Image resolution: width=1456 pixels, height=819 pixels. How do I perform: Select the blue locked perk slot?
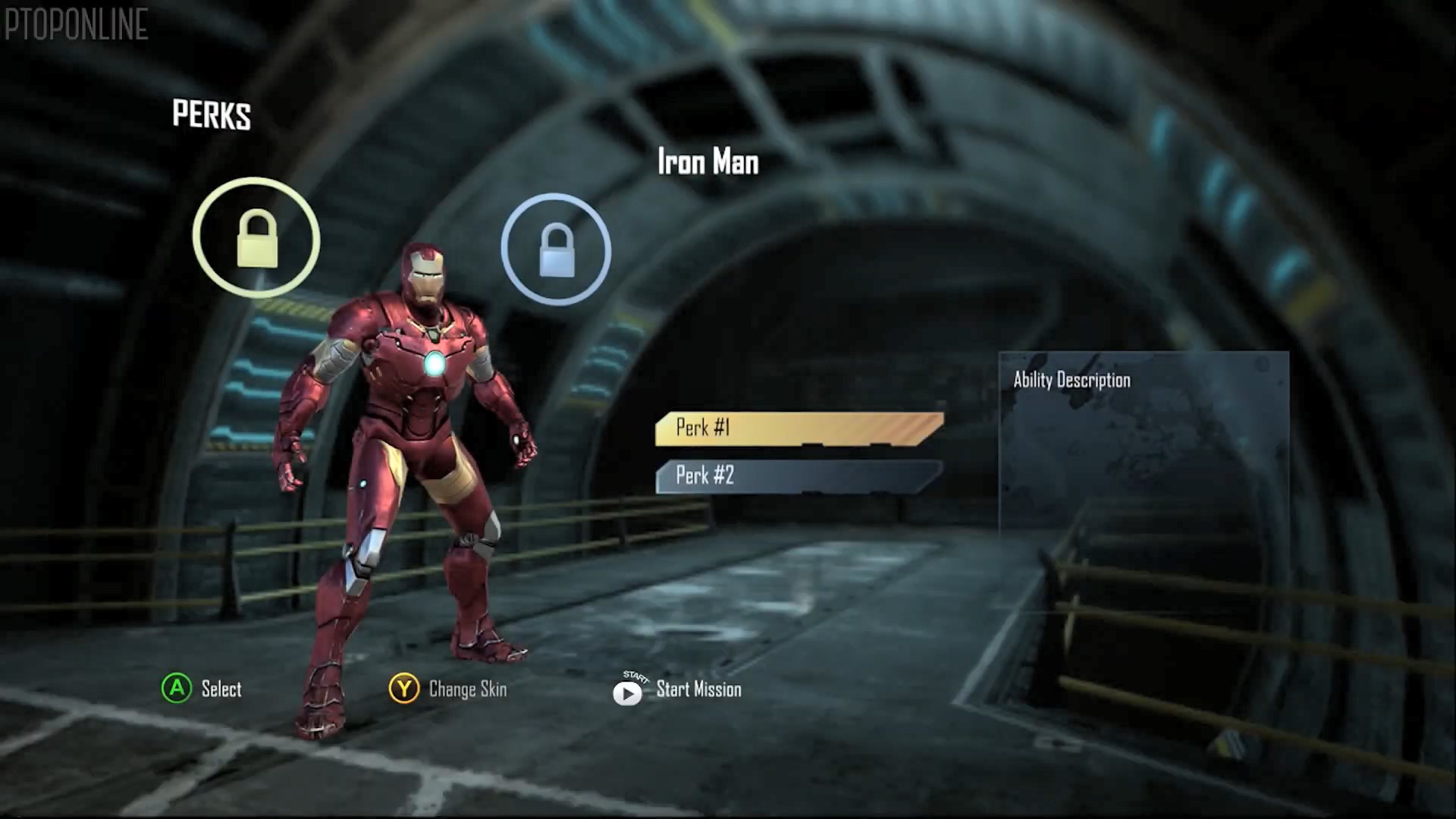pyautogui.click(x=556, y=249)
